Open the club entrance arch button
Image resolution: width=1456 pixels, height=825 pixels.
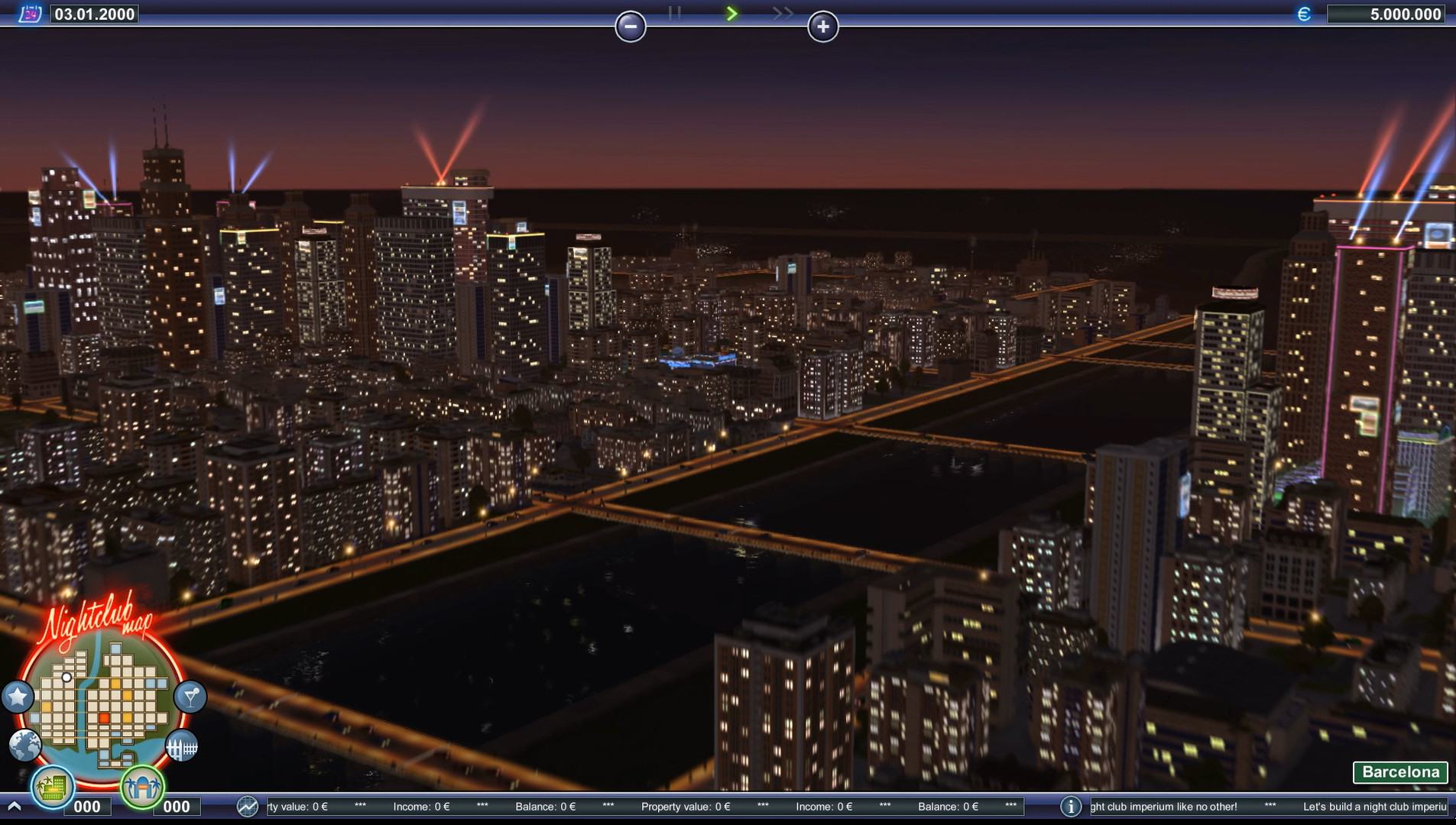click(x=142, y=786)
